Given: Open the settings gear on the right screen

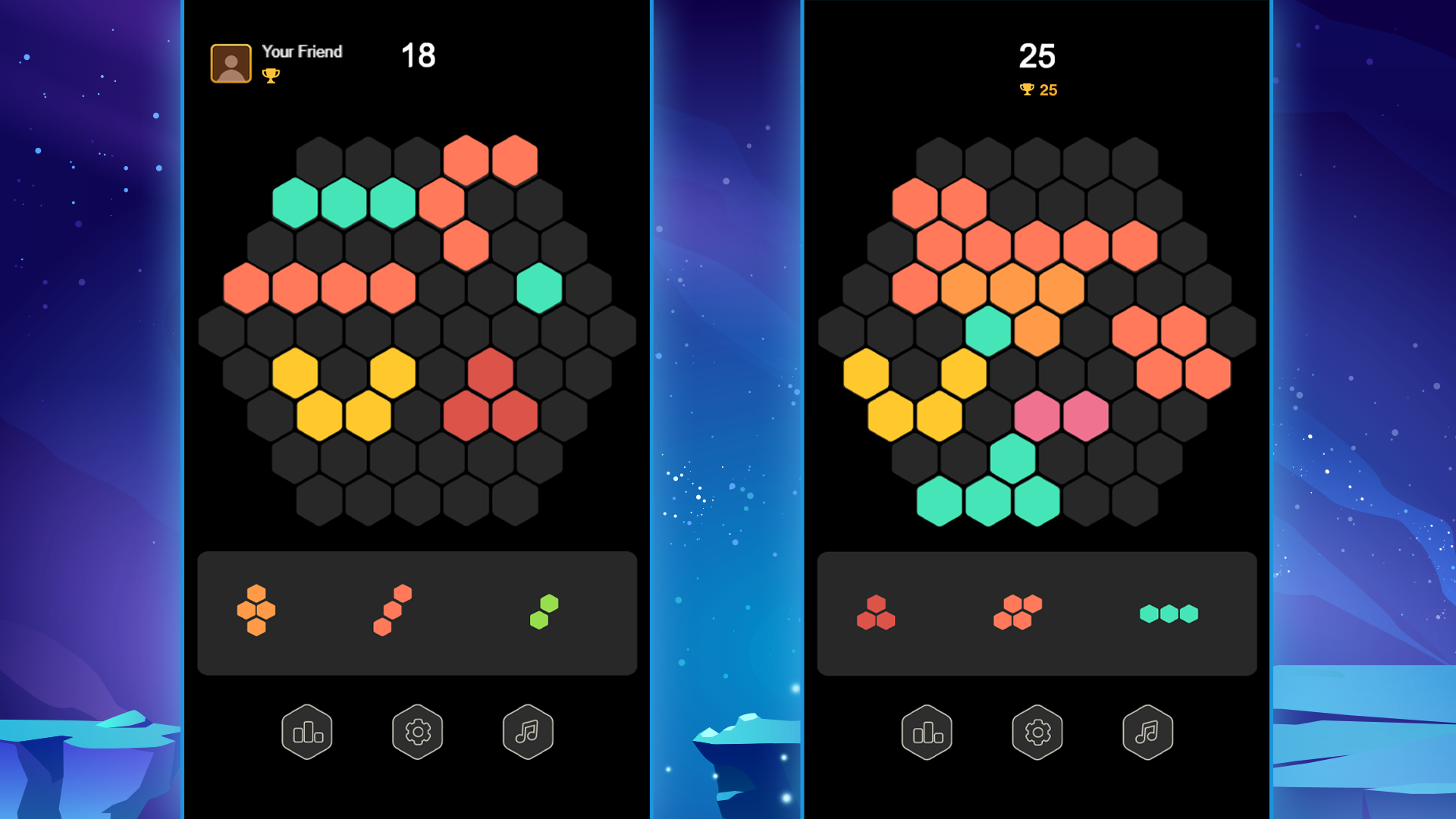Looking at the screenshot, I should point(1037,730).
